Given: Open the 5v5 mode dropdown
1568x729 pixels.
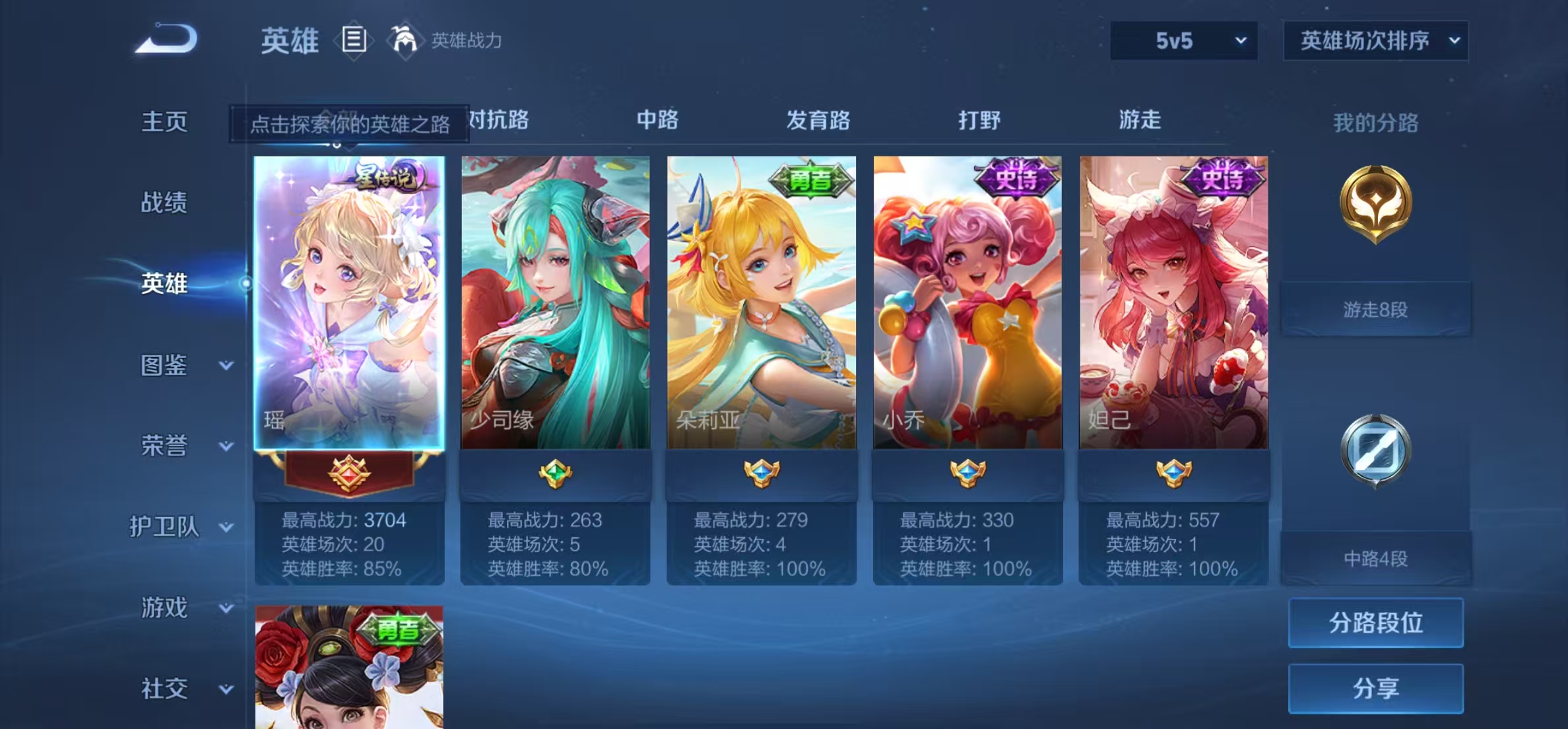Looking at the screenshot, I should [1184, 41].
